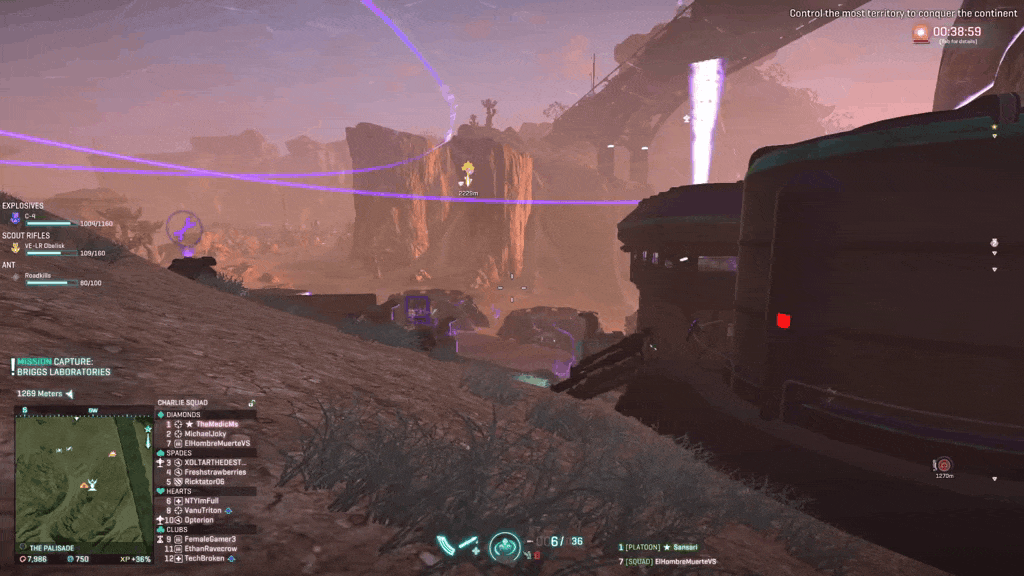This screenshot has width=1024, height=576.
Task: Select Freshstrawberries in the squad roster
Action: click(x=214, y=472)
